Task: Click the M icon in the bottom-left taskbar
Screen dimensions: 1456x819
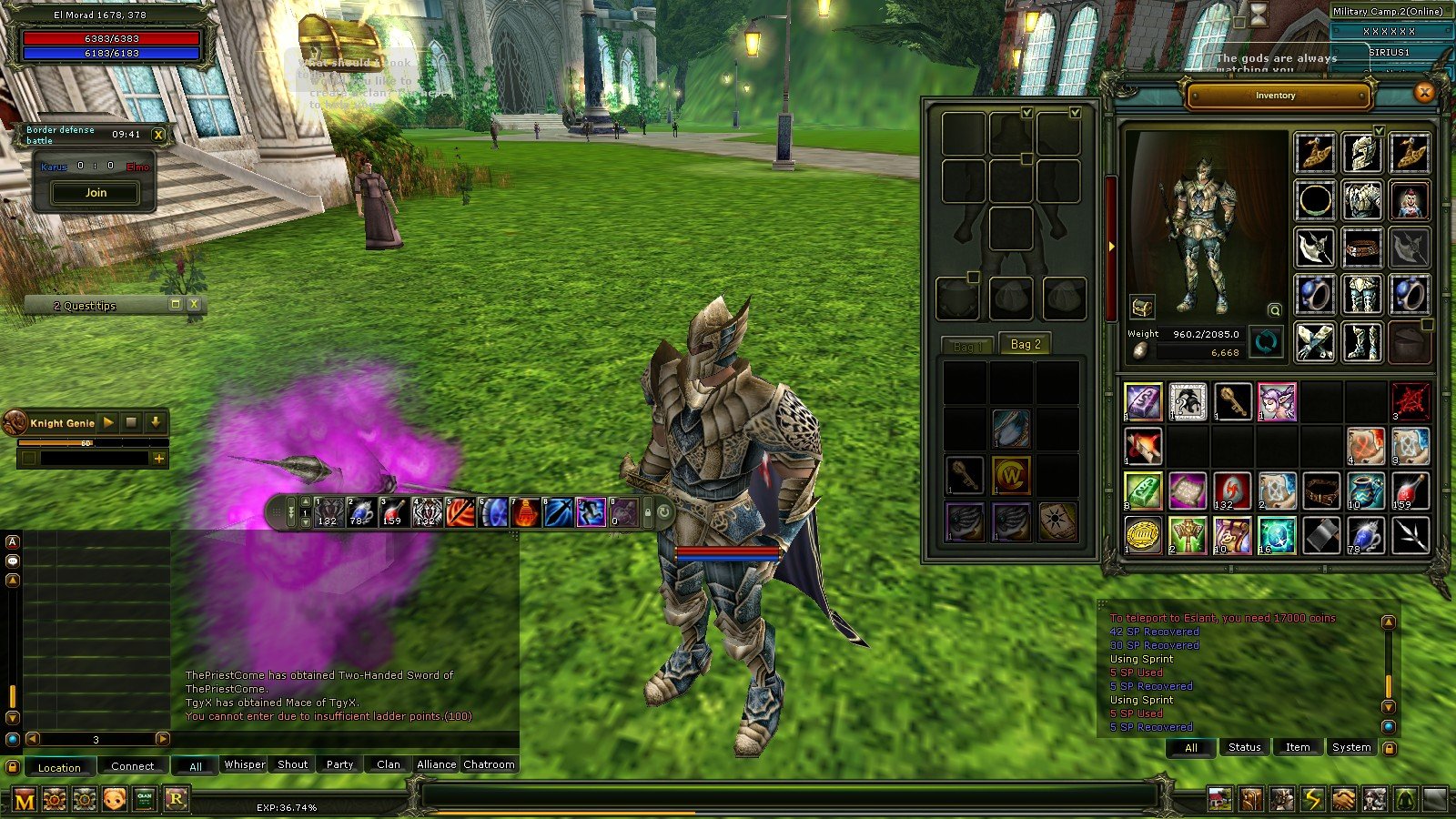Action: point(25,798)
